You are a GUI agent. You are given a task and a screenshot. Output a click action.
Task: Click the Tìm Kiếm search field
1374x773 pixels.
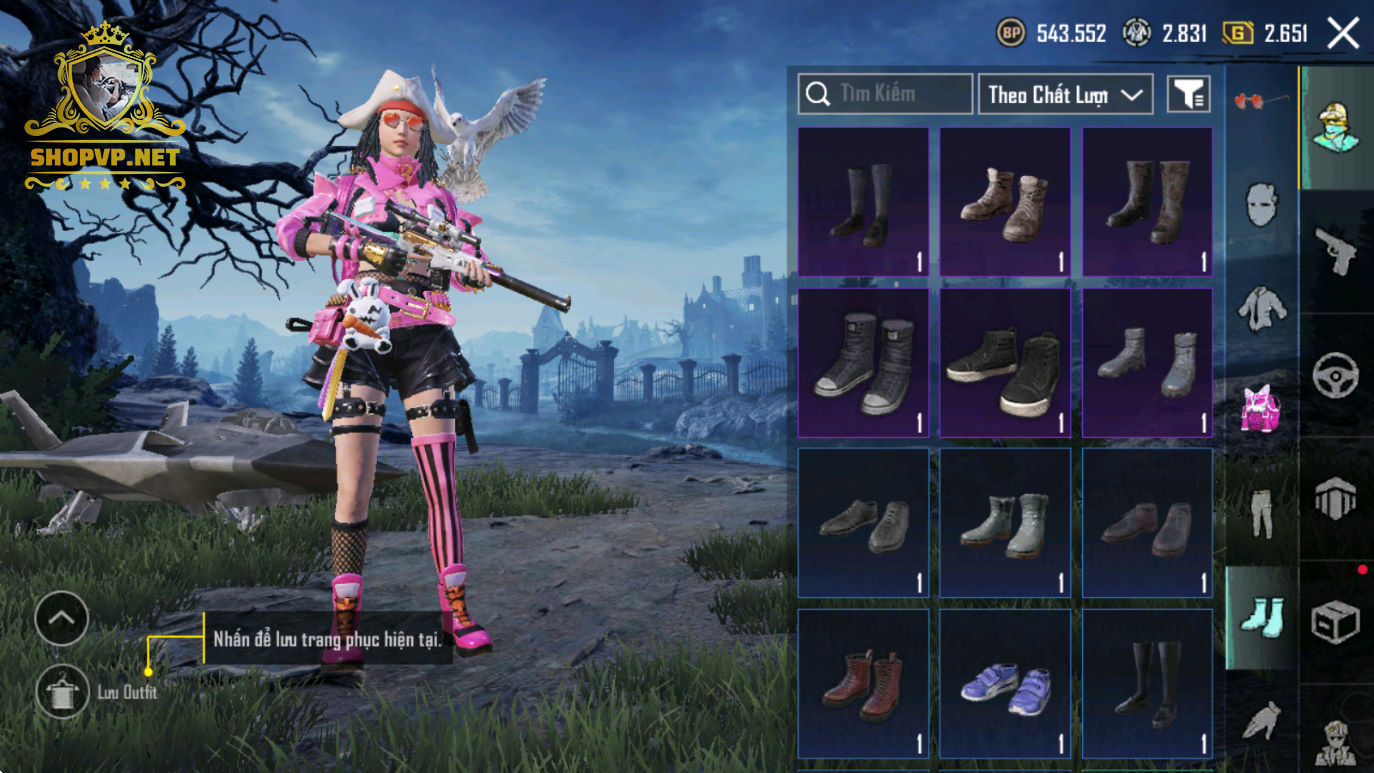click(885, 94)
